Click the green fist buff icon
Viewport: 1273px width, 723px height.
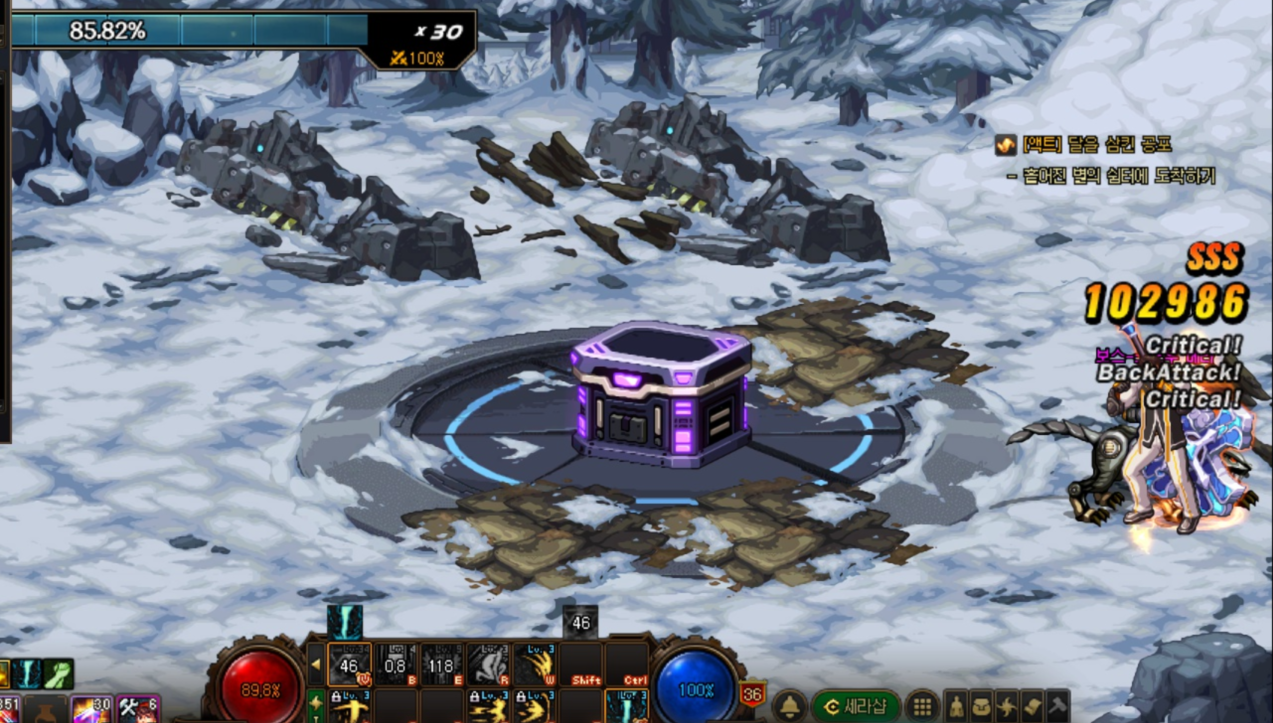[58, 673]
